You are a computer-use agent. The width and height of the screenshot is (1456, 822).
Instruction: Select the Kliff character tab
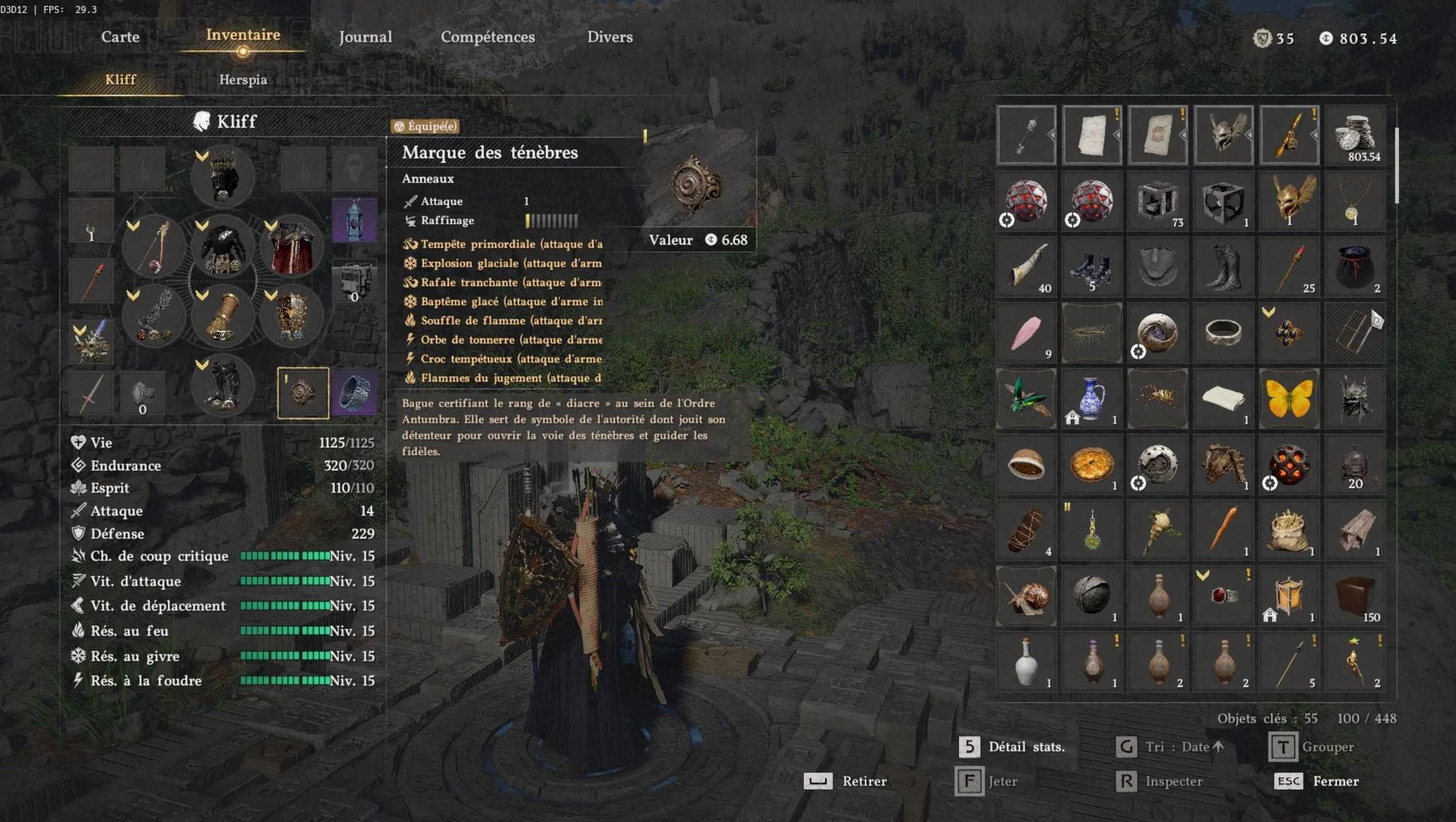120,80
